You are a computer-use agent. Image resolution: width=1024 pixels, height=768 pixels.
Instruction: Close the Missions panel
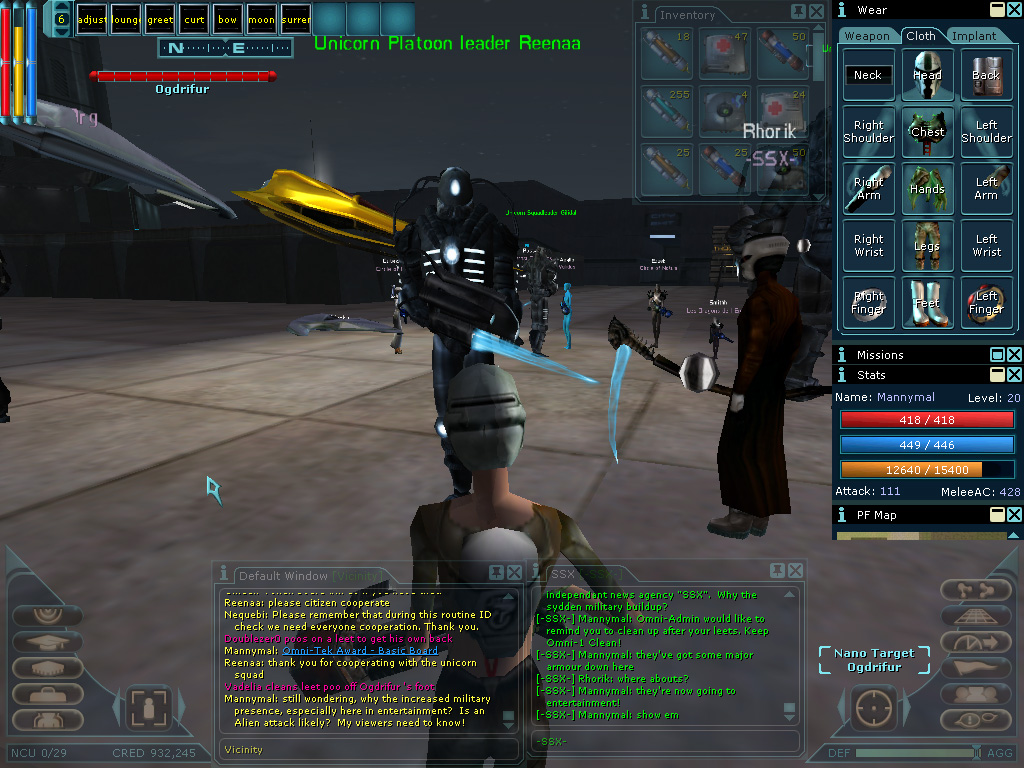1014,355
